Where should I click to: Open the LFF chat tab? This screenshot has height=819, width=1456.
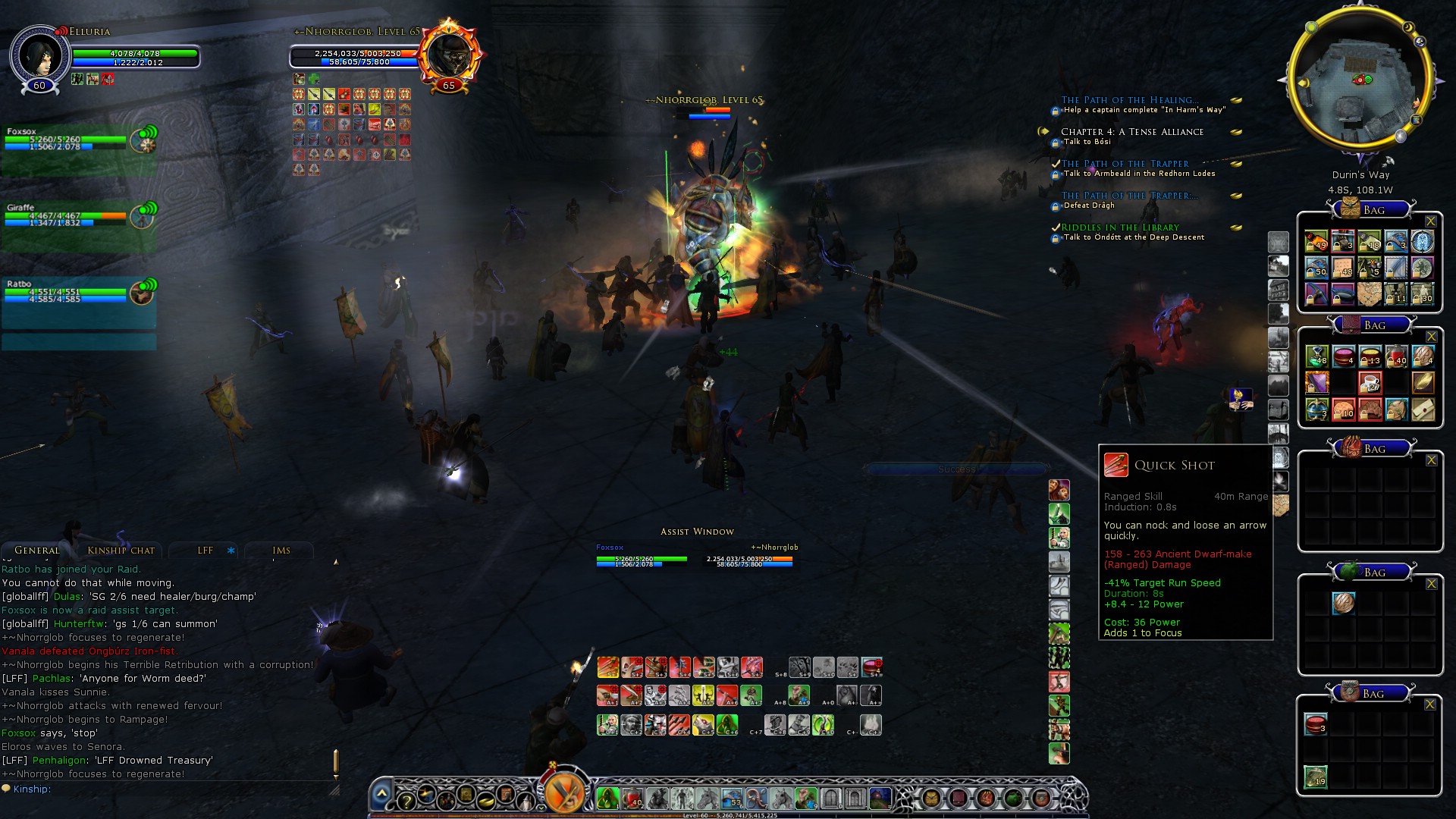[x=206, y=551]
